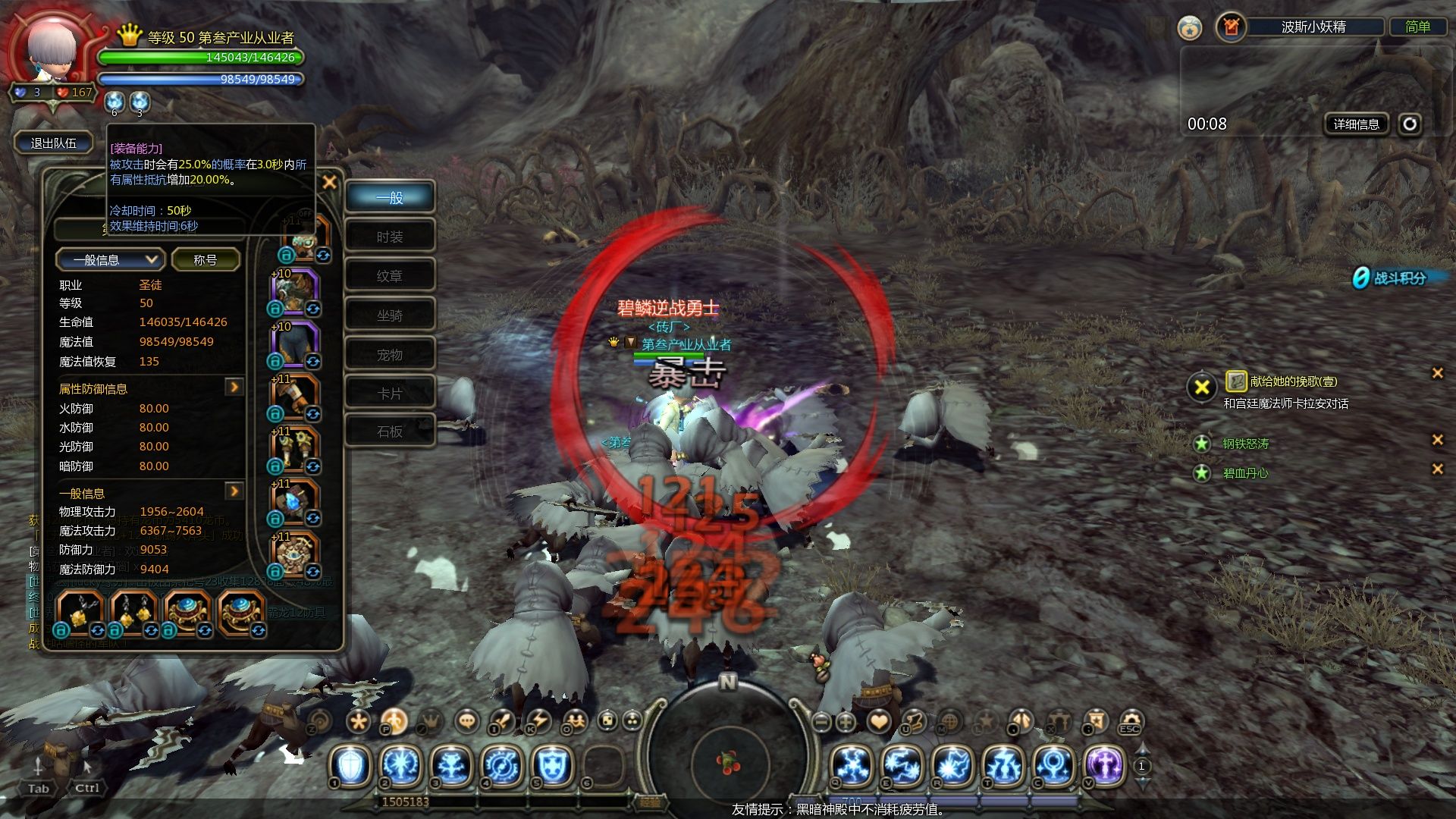Screen dimensions: 1456x819
Task: Open the 卡片 card tab
Action: [x=390, y=394]
